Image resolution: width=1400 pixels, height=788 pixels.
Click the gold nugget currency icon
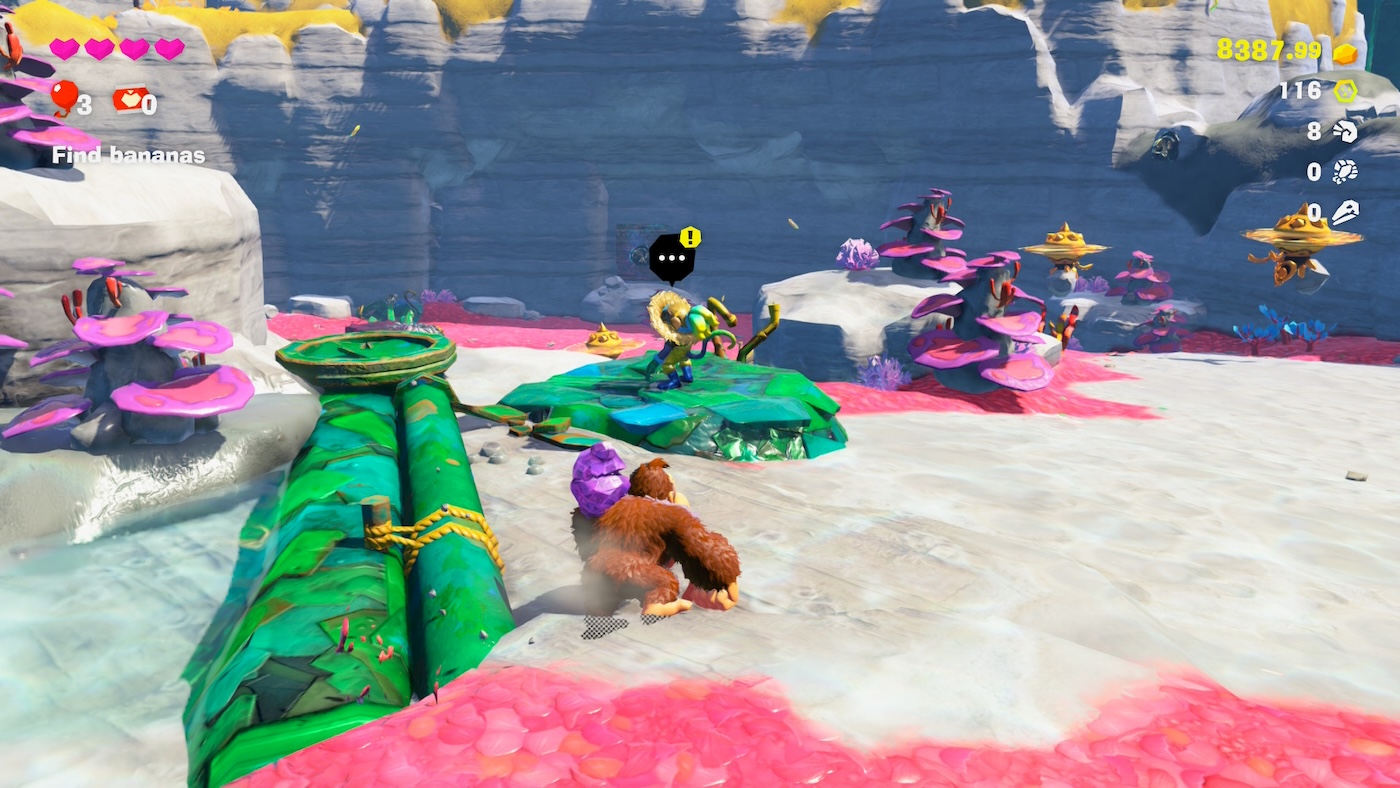pos(1345,53)
